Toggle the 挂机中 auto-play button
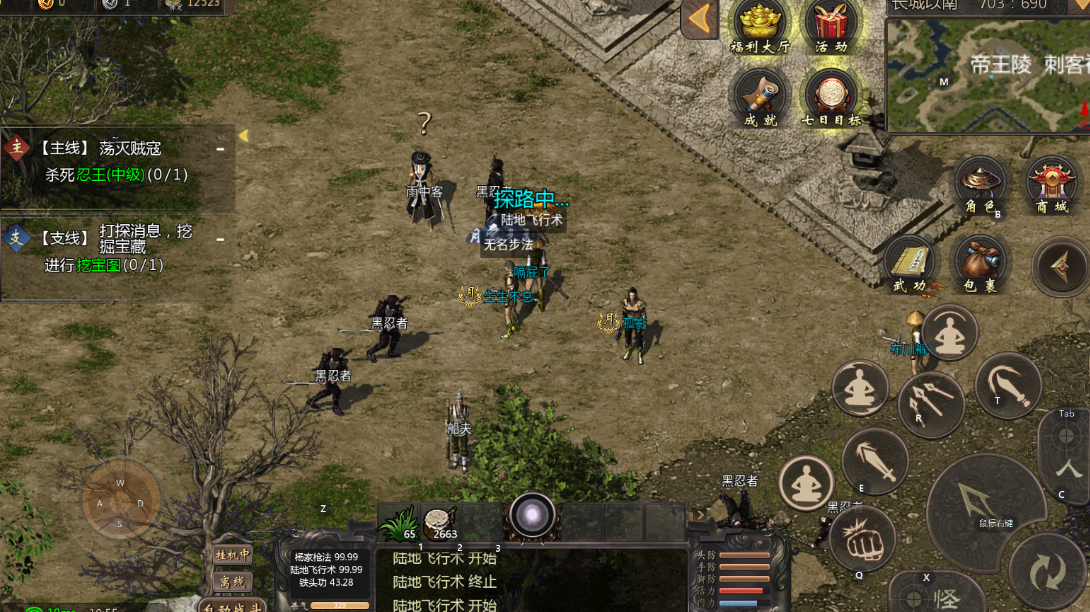Image resolution: width=1090 pixels, height=612 pixels. tap(232, 554)
